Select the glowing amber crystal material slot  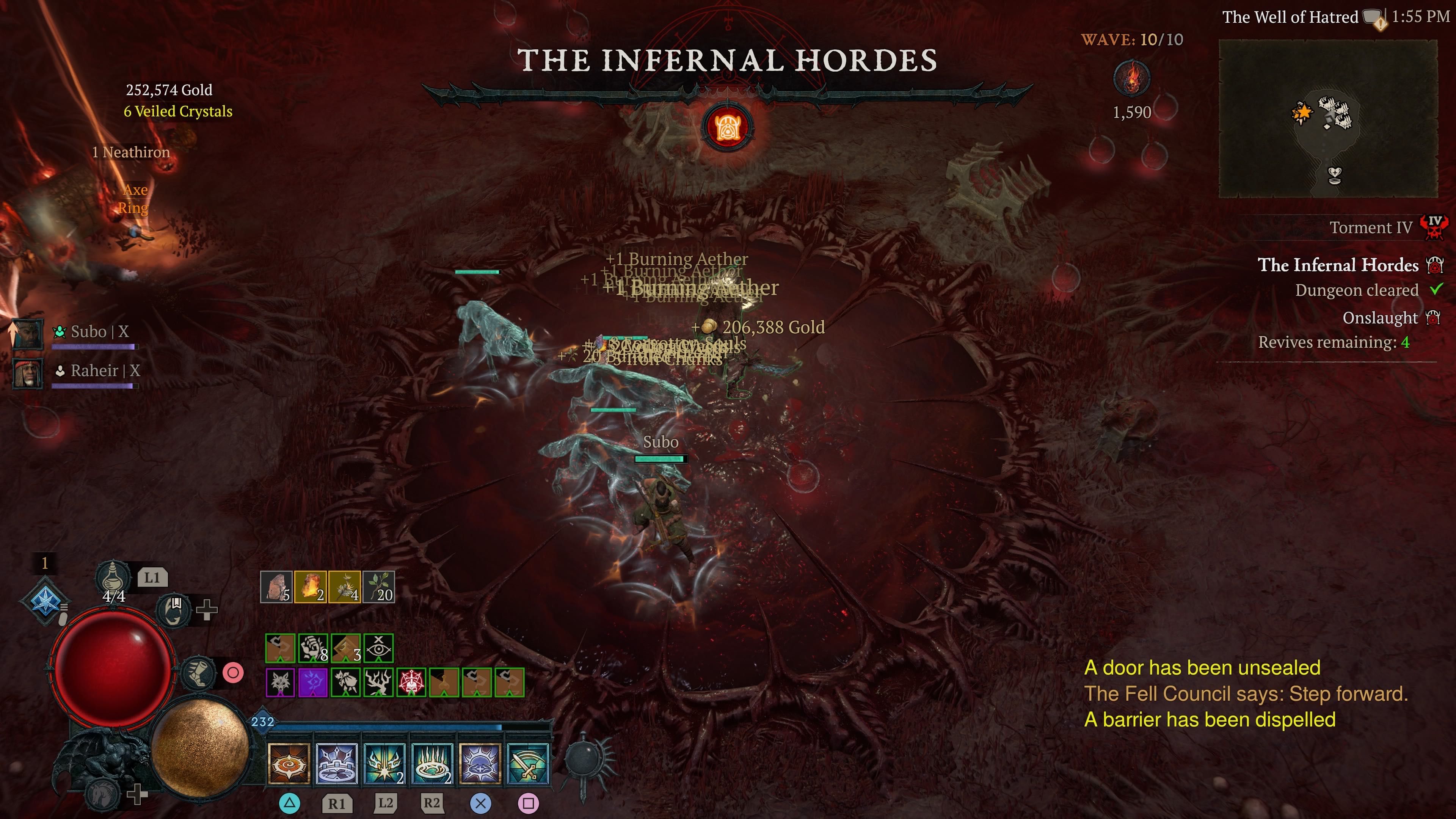click(x=310, y=587)
